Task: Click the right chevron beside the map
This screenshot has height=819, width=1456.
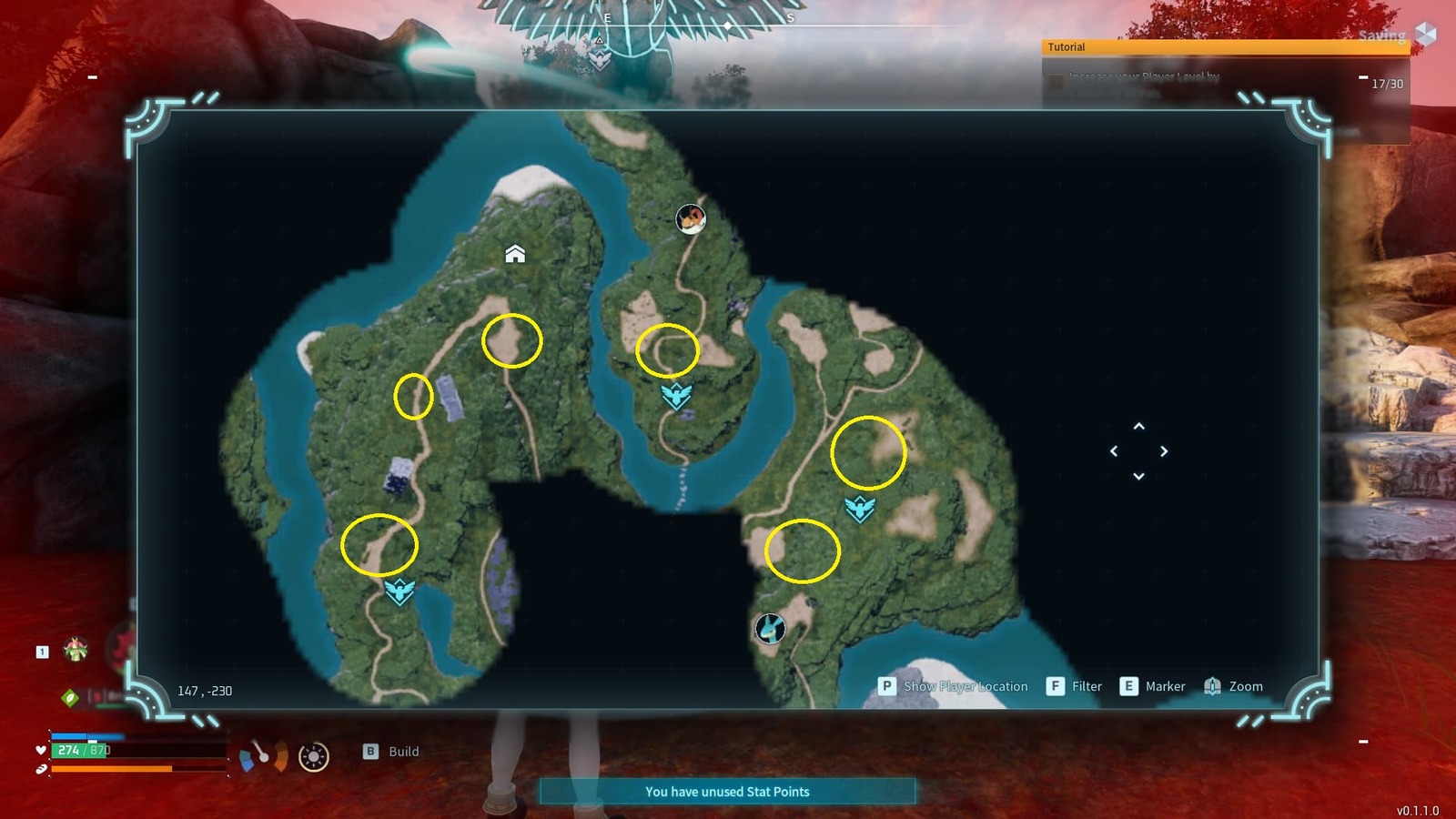Action: click(x=1164, y=451)
